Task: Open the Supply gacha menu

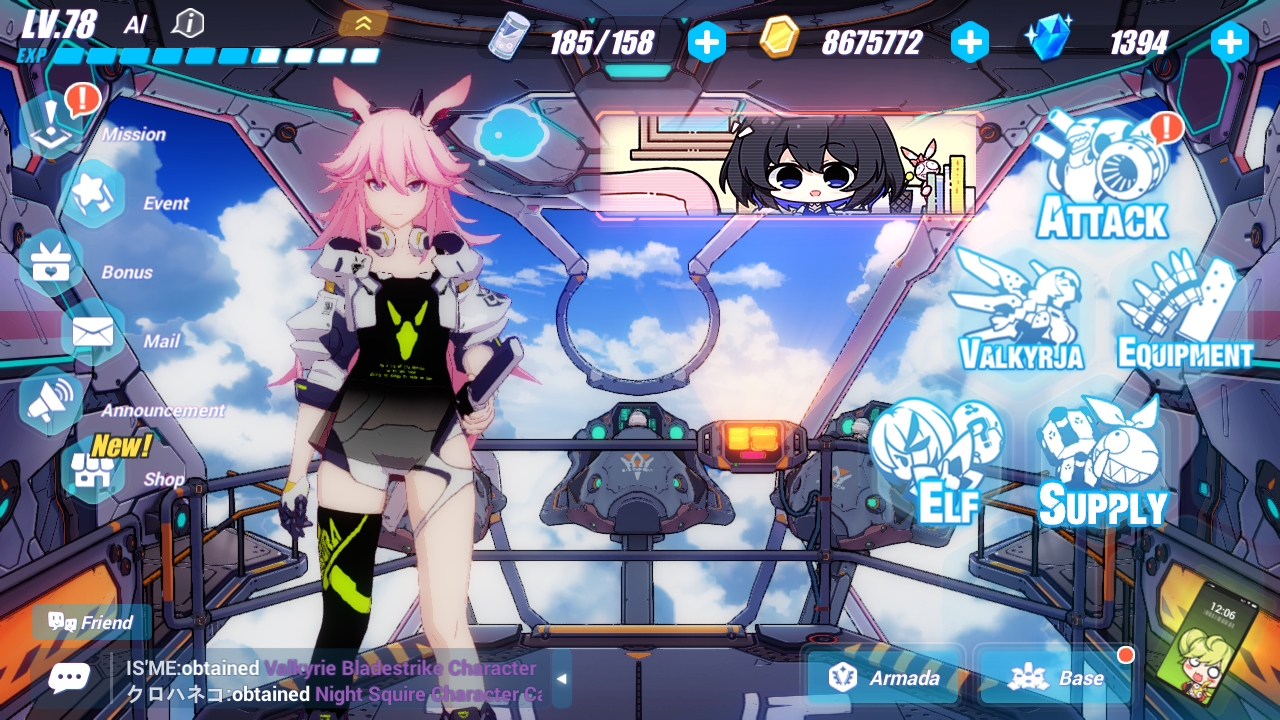Action: coord(1102,462)
